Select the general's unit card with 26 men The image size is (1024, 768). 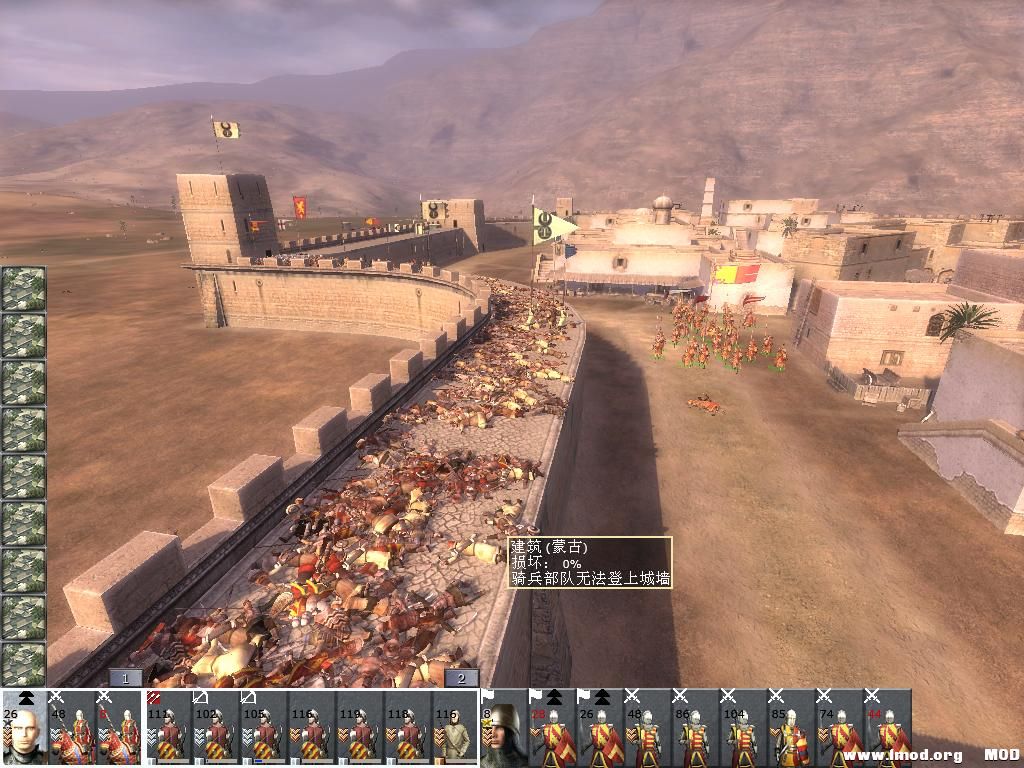click(25, 727)
